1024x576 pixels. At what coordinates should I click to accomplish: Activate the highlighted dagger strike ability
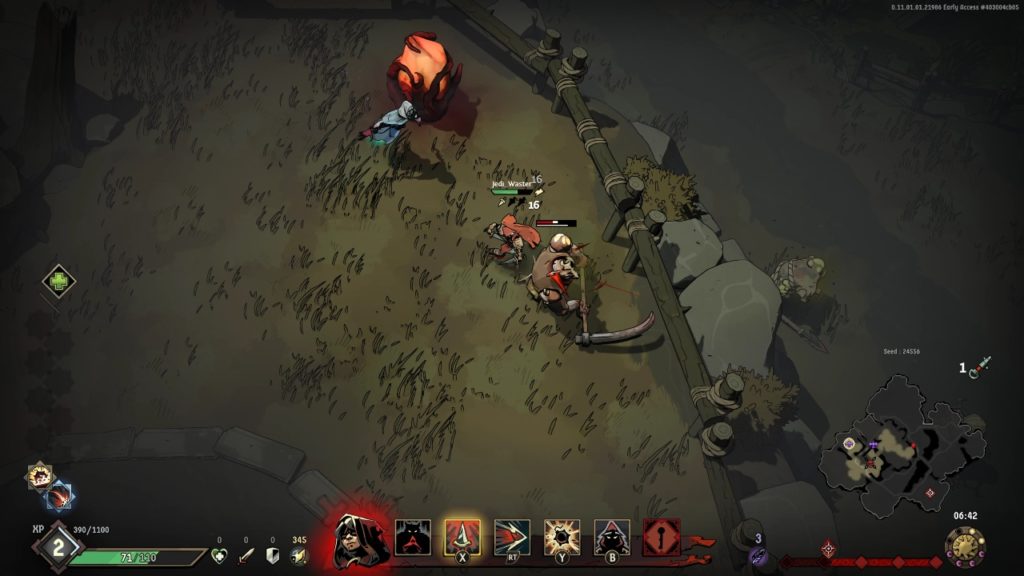click(462, 538)
